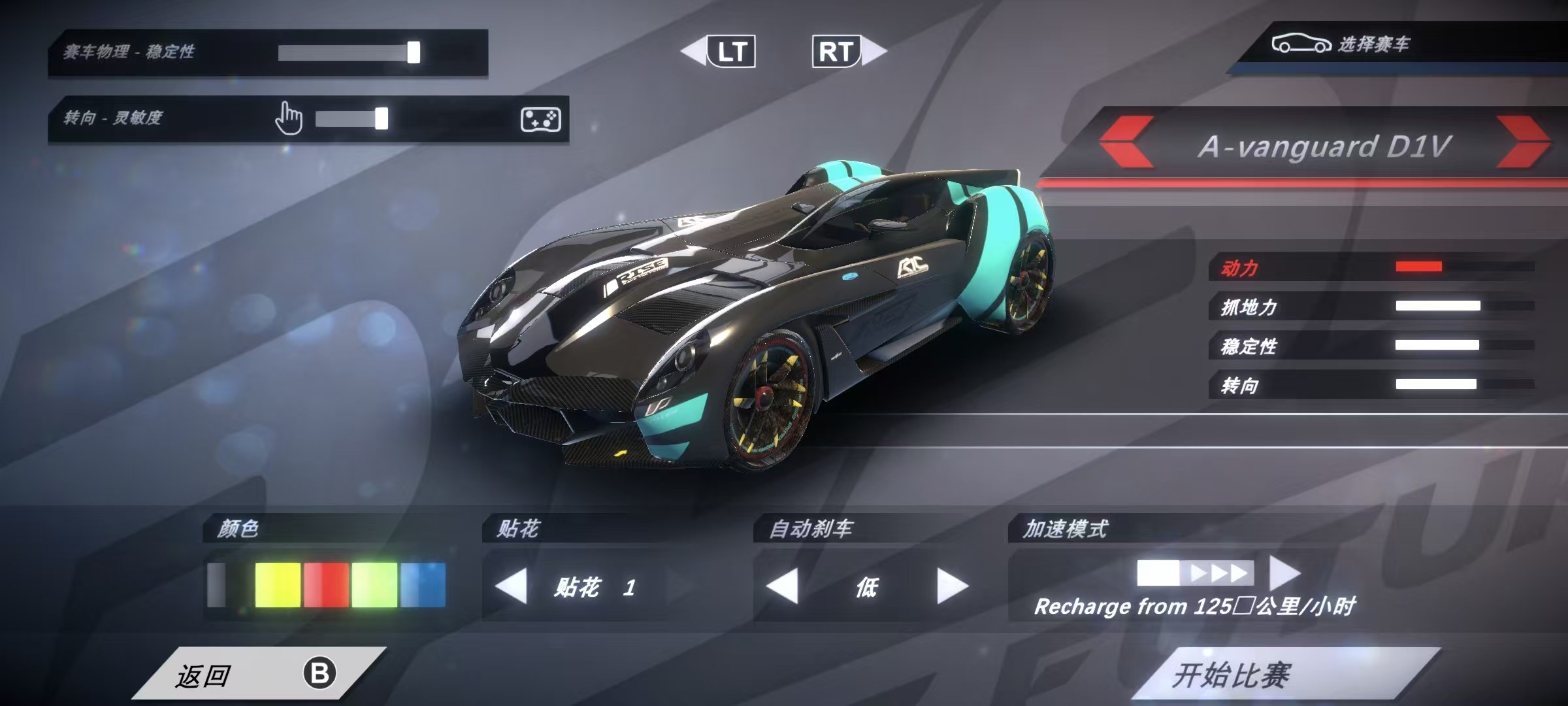Select the touch hand steering icon
Image resolution: width=1568 pixels, height=706 pixels.
click(x=289, y=118)
